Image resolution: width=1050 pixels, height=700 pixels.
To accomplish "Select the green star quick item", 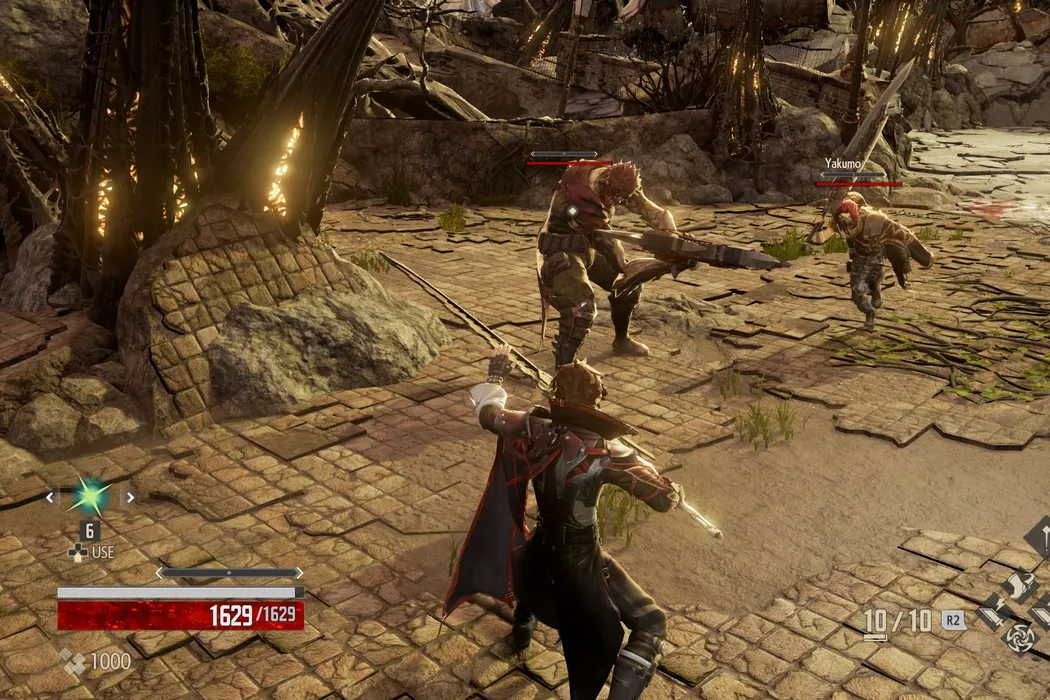I will (89, 497).
